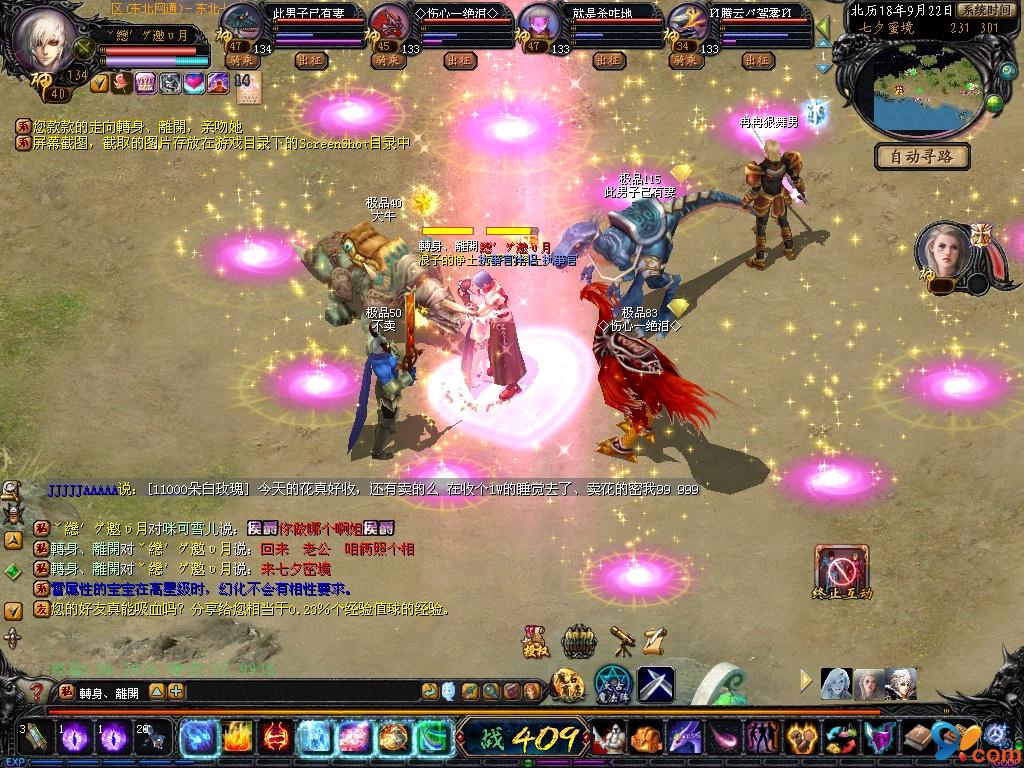Select the pink heart buff icon
Image resolution: width=1024 pixels, height=768 pixels.
click(x=194, y=83)
